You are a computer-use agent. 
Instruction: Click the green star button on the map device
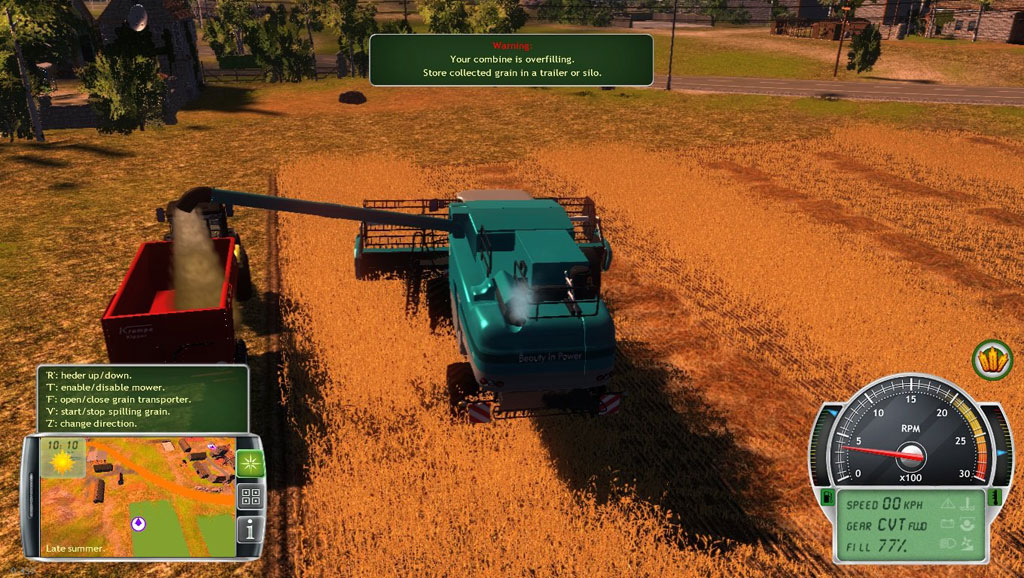coord(249,463)
